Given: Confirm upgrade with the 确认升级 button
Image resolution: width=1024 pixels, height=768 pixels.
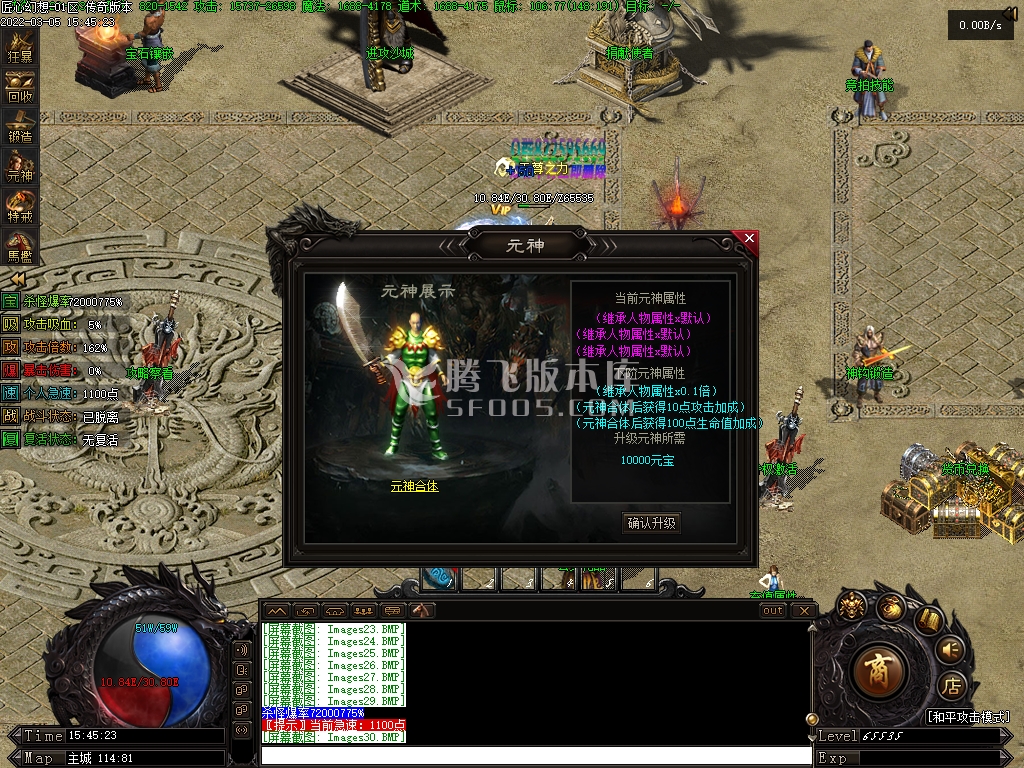Looking at the screenshot, I should 651,523.
